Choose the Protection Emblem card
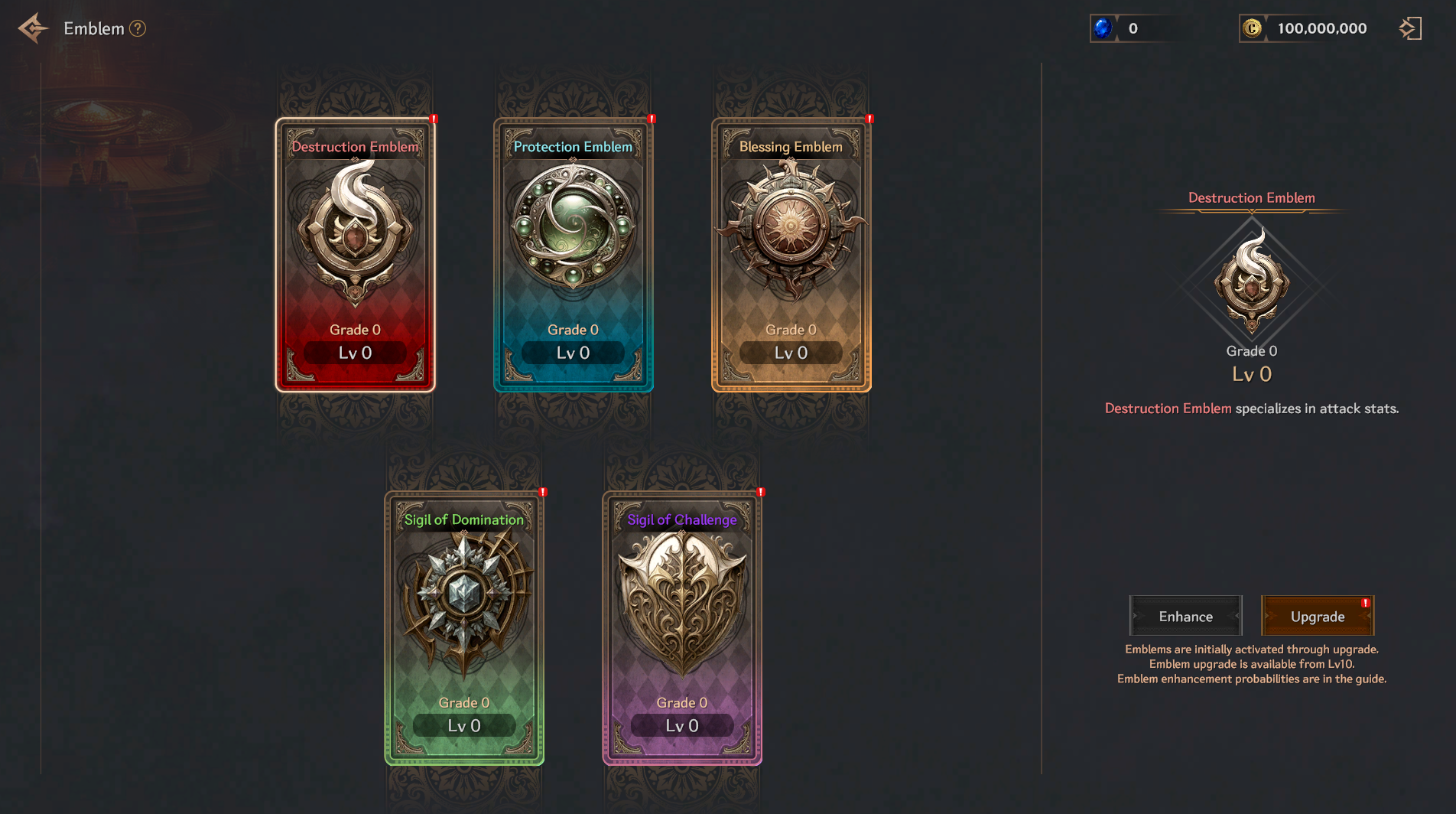 574,255
